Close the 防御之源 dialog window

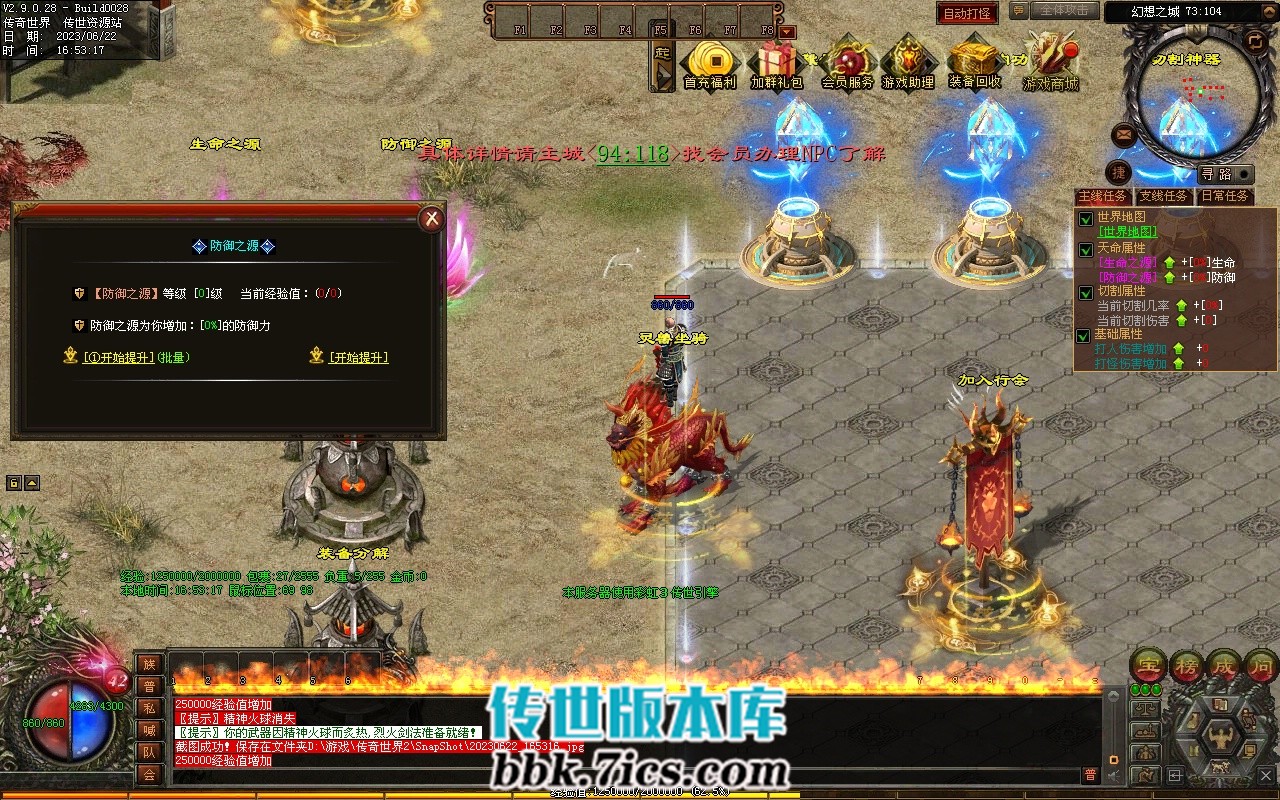click(x=431, y=219)
